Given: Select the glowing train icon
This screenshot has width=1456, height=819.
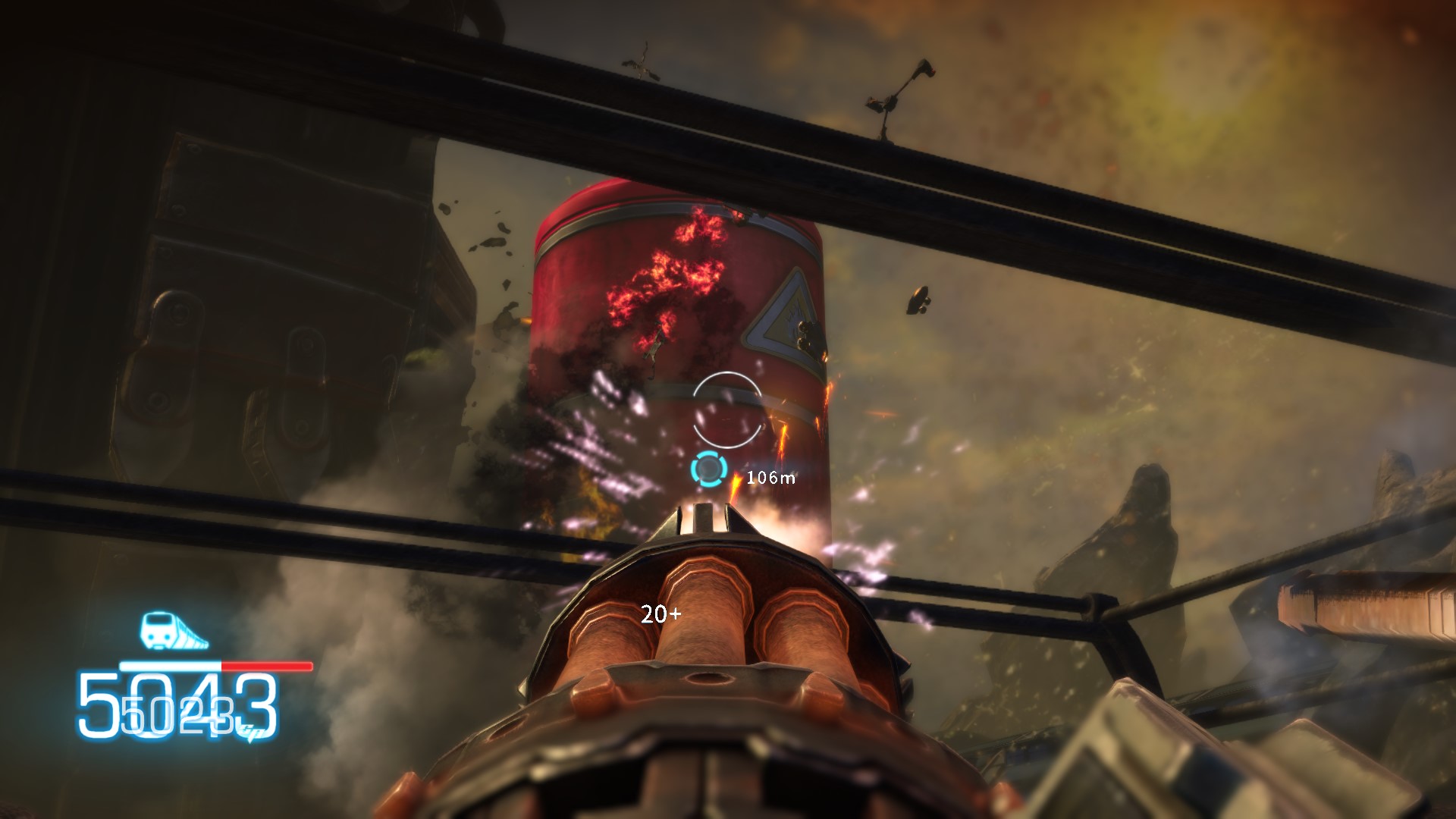Looking at the screenshot, I should tap(173, 631).
